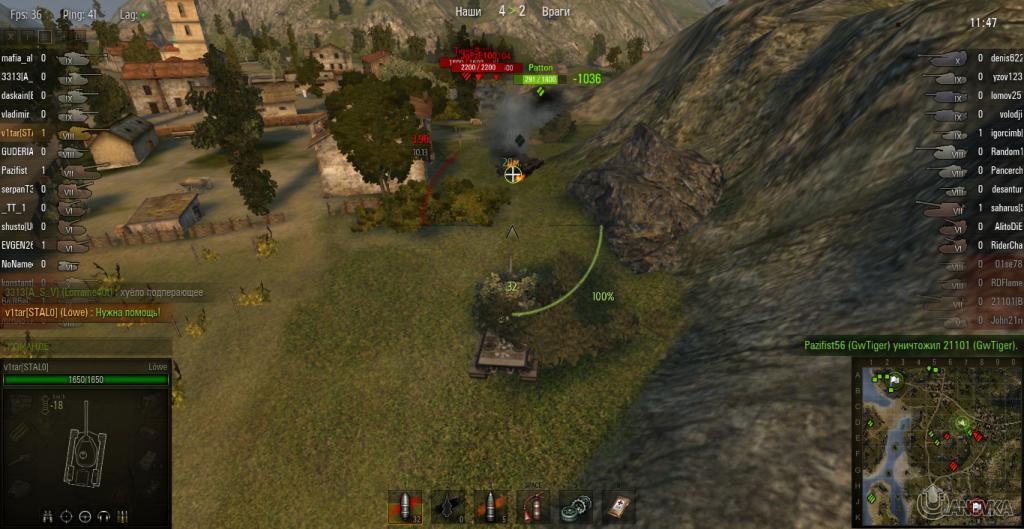Select the orange-banded shell with 5 rounds
Viewport: 1024px width, 529px height.
pyautogui.click(x=489, y=506)
